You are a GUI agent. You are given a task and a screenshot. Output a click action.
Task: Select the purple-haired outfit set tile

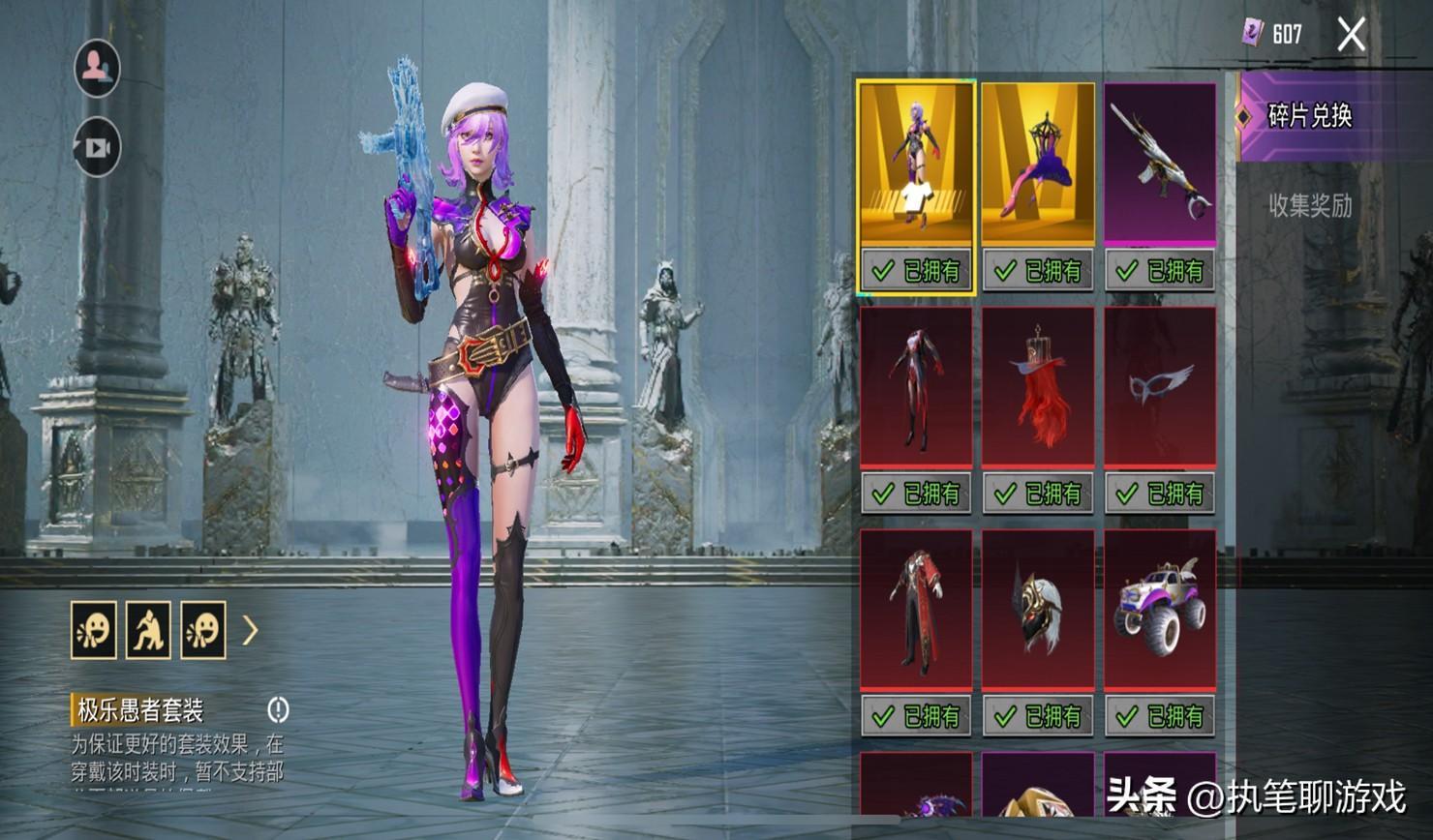(x=916, y=164)
